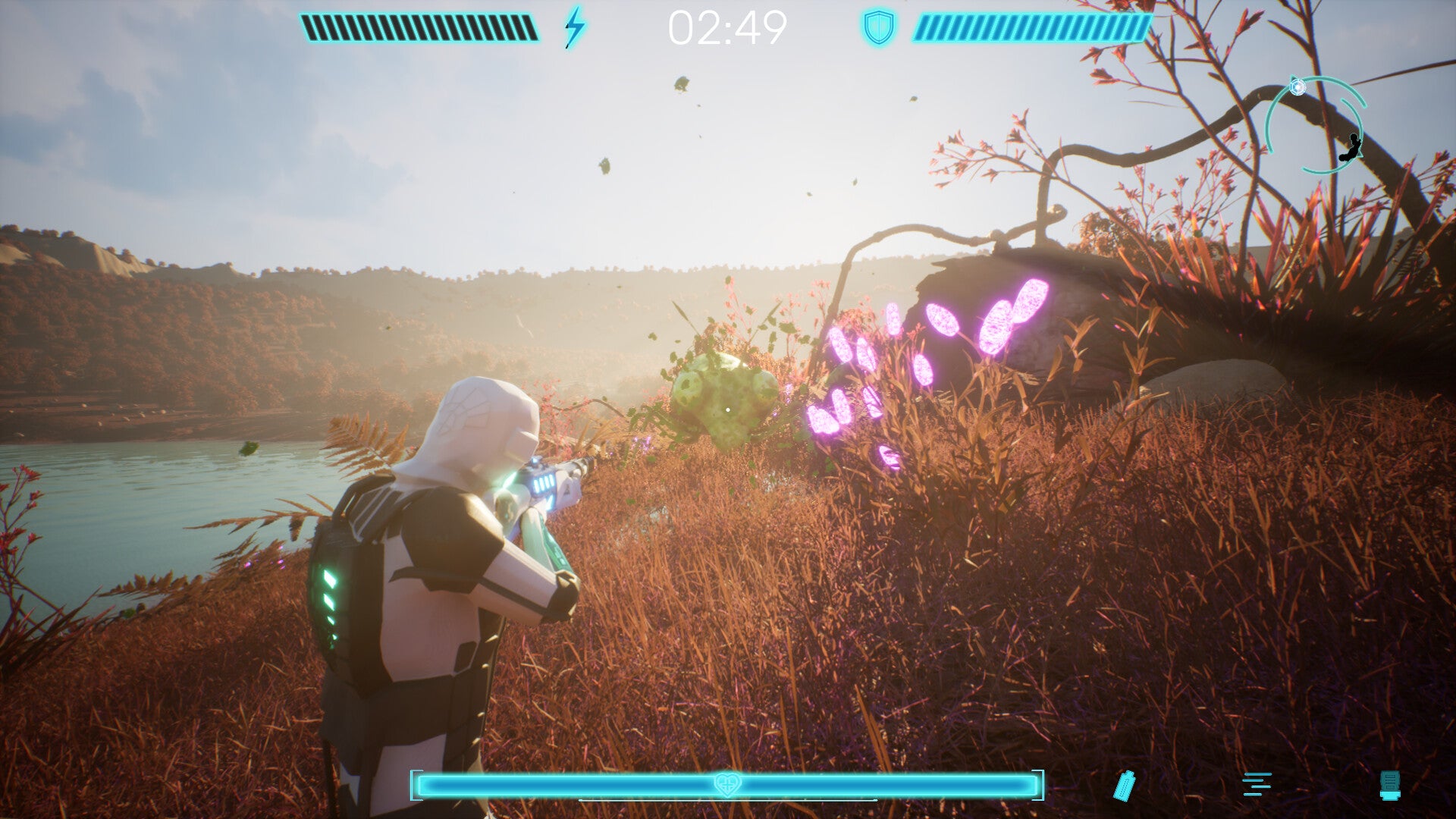Click the lightning bolt energy icon
Image resolution: width=1456 pixels, height=819 pixels.
click(x=575, y=27)
